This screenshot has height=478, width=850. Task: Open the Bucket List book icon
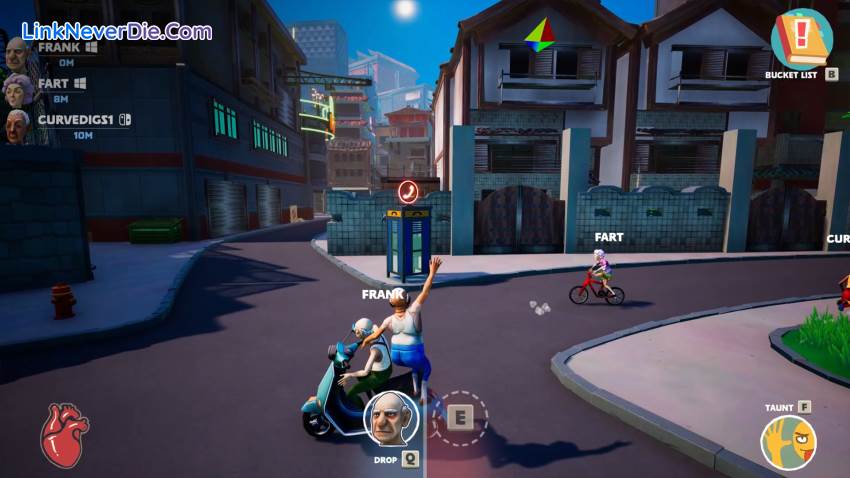click(801, 39)
